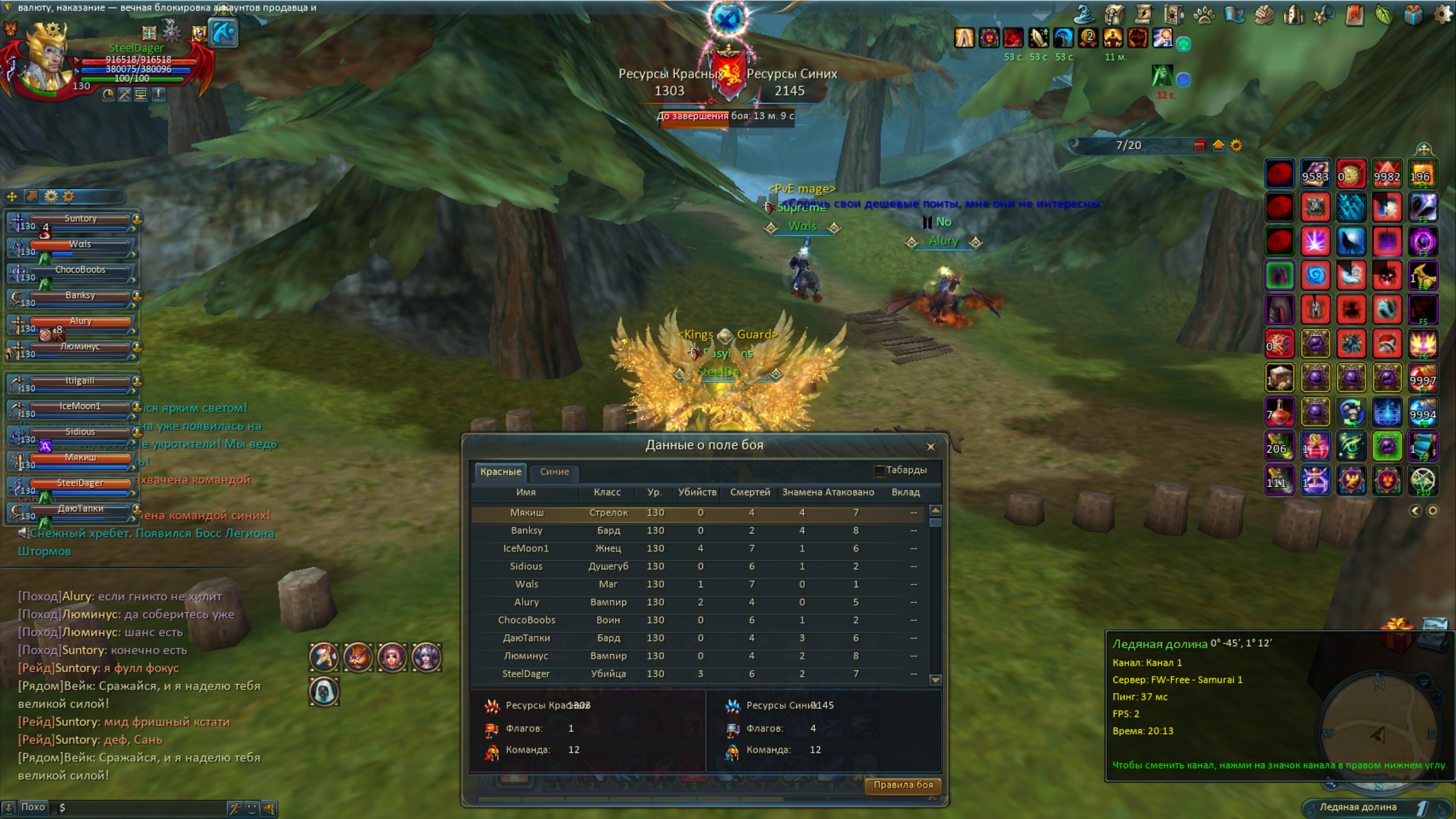Click the chat input field

(x=142, y=808)
